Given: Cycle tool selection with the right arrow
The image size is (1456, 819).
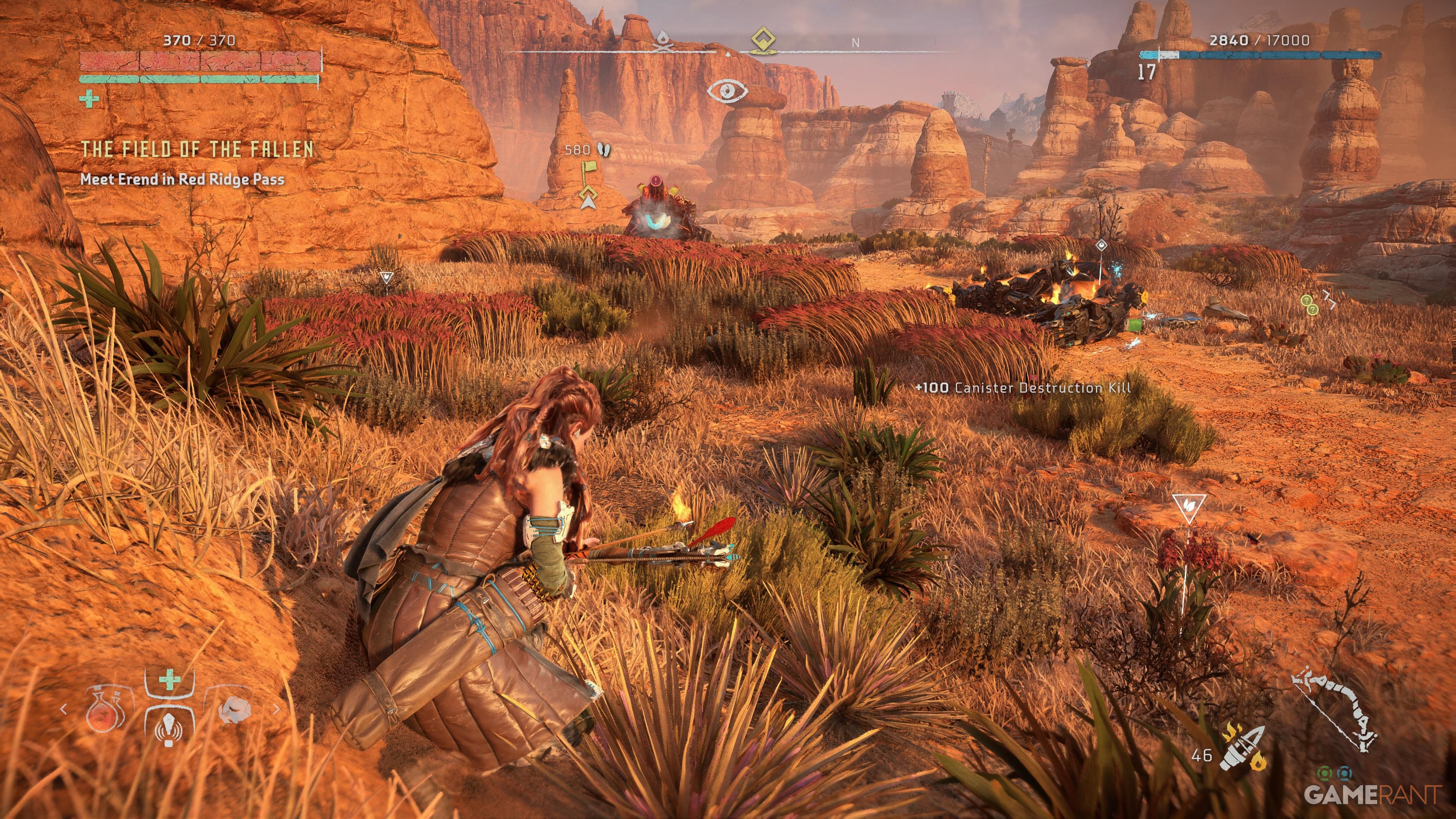Looking at the screenshot, I should pyautogui.click(x=276, y=709).
